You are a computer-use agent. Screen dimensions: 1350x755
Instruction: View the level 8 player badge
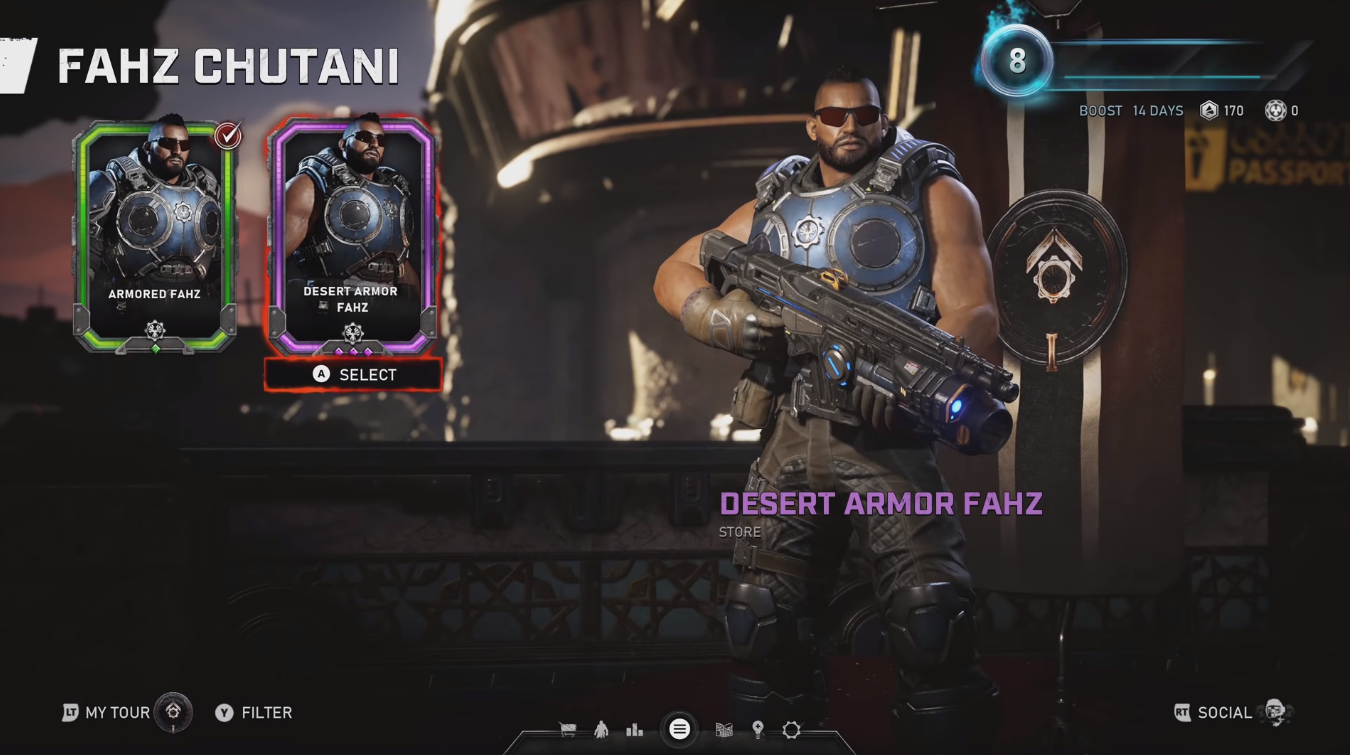click(1016, 61)
